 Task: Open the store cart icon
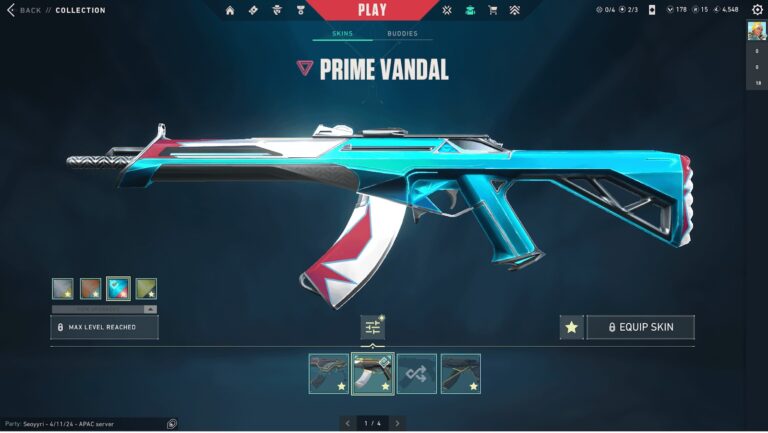coord(492,10)
